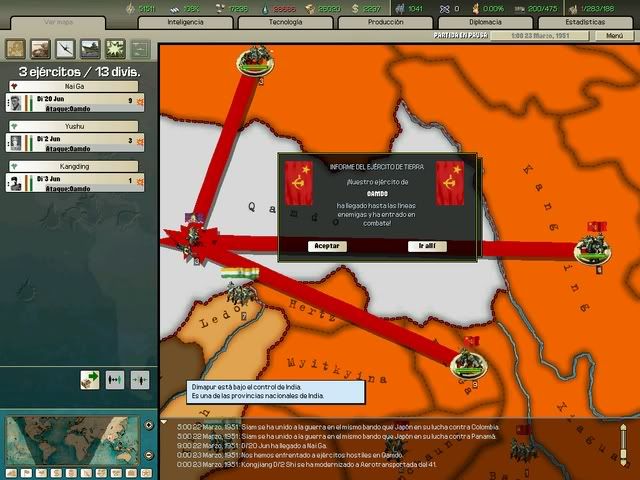Zoom in with the minimap plus button
This screenshot has height=480, width=640.
coord(150,423)
